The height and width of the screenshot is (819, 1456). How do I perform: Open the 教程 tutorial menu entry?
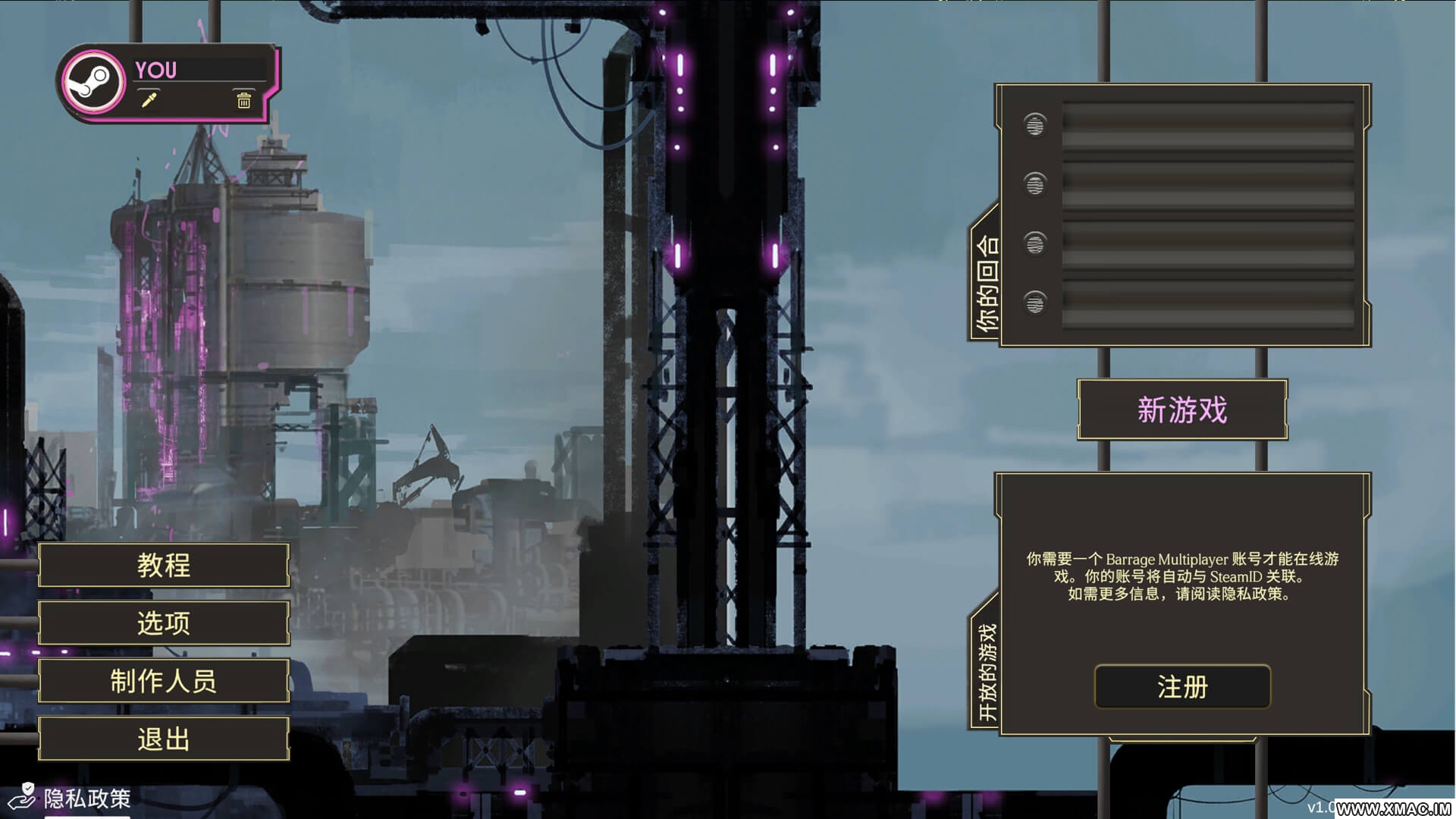[x=164, y=565]
